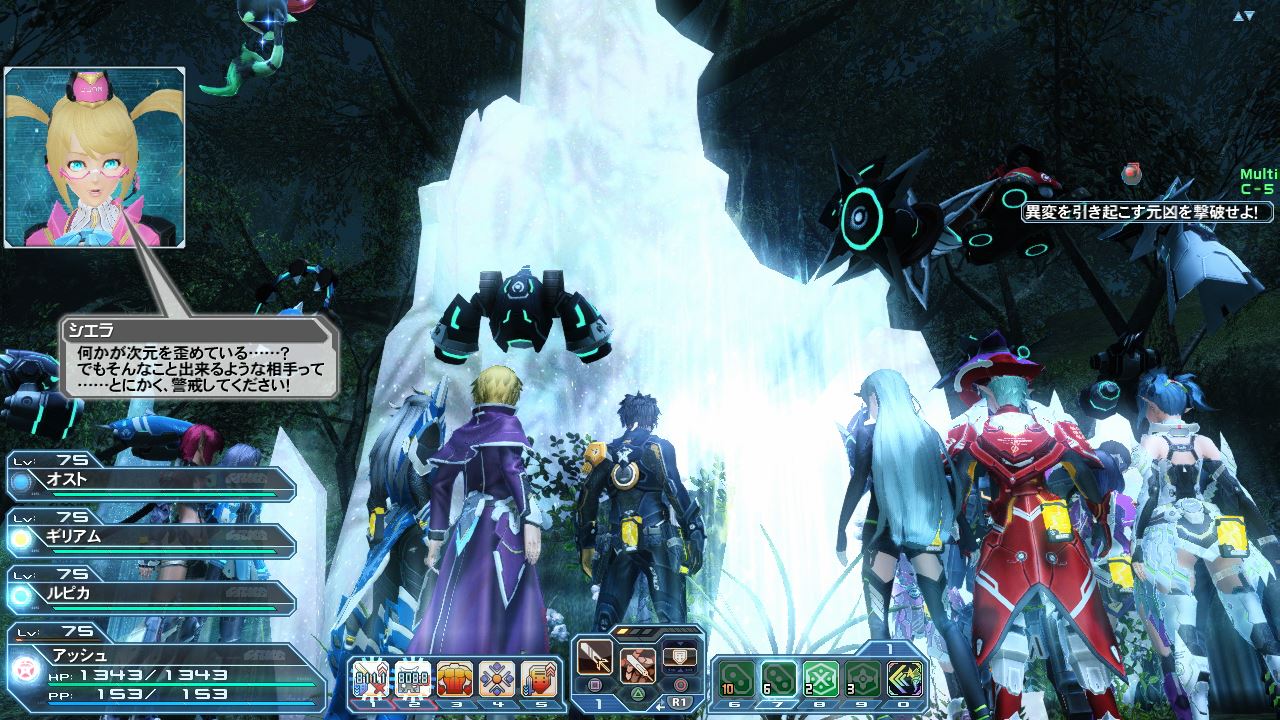Use the dark green item with 3 count

(863, 679)
